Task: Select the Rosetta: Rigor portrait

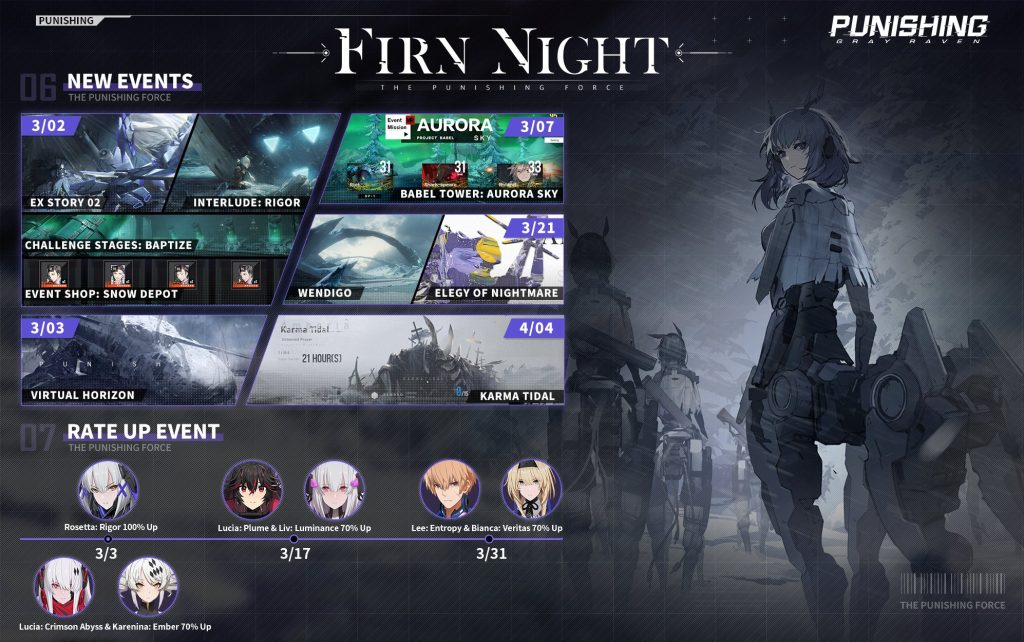Action: click(108, 489)
